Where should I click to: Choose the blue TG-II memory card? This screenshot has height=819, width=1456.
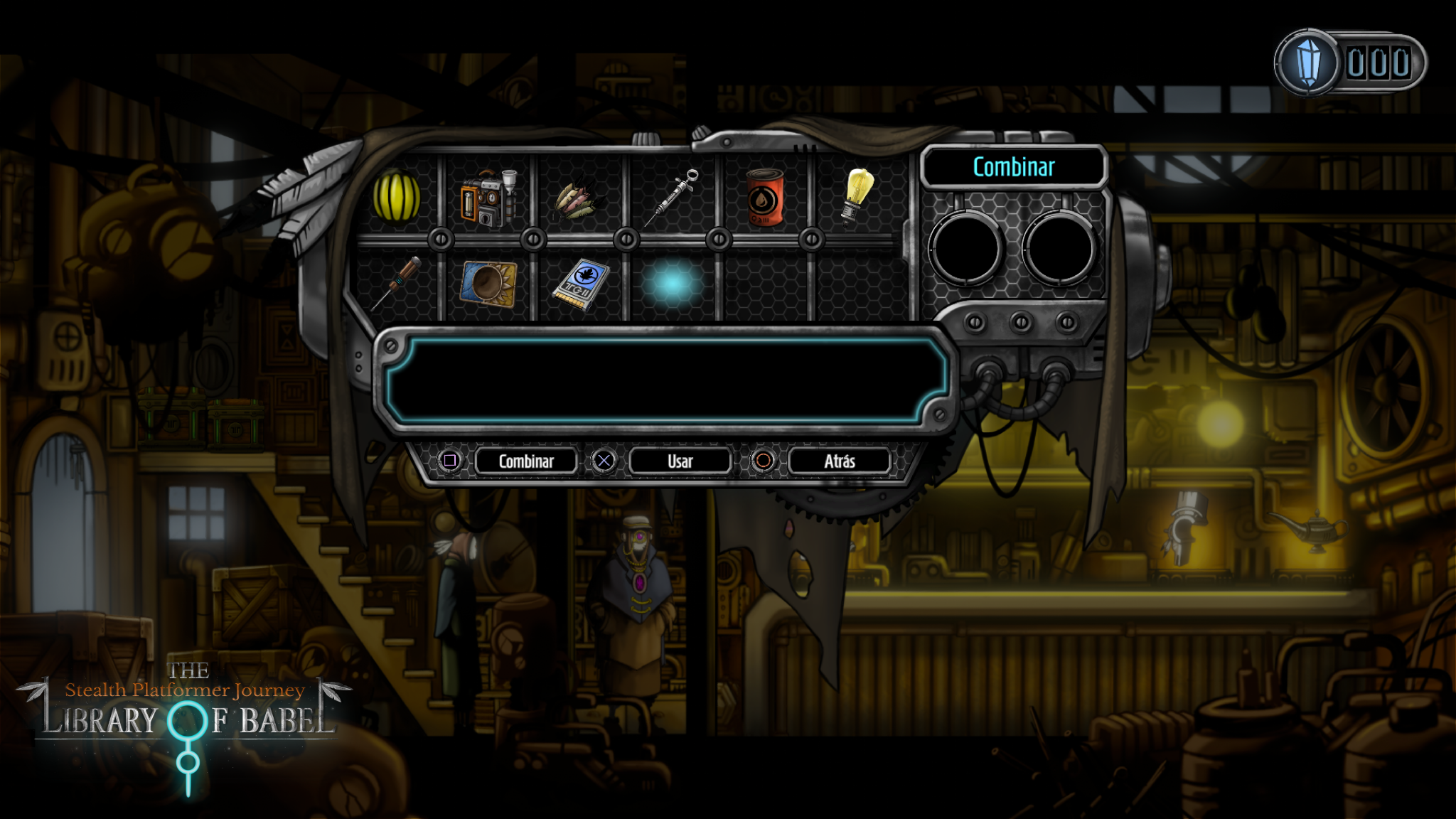(x=582, y=285)
